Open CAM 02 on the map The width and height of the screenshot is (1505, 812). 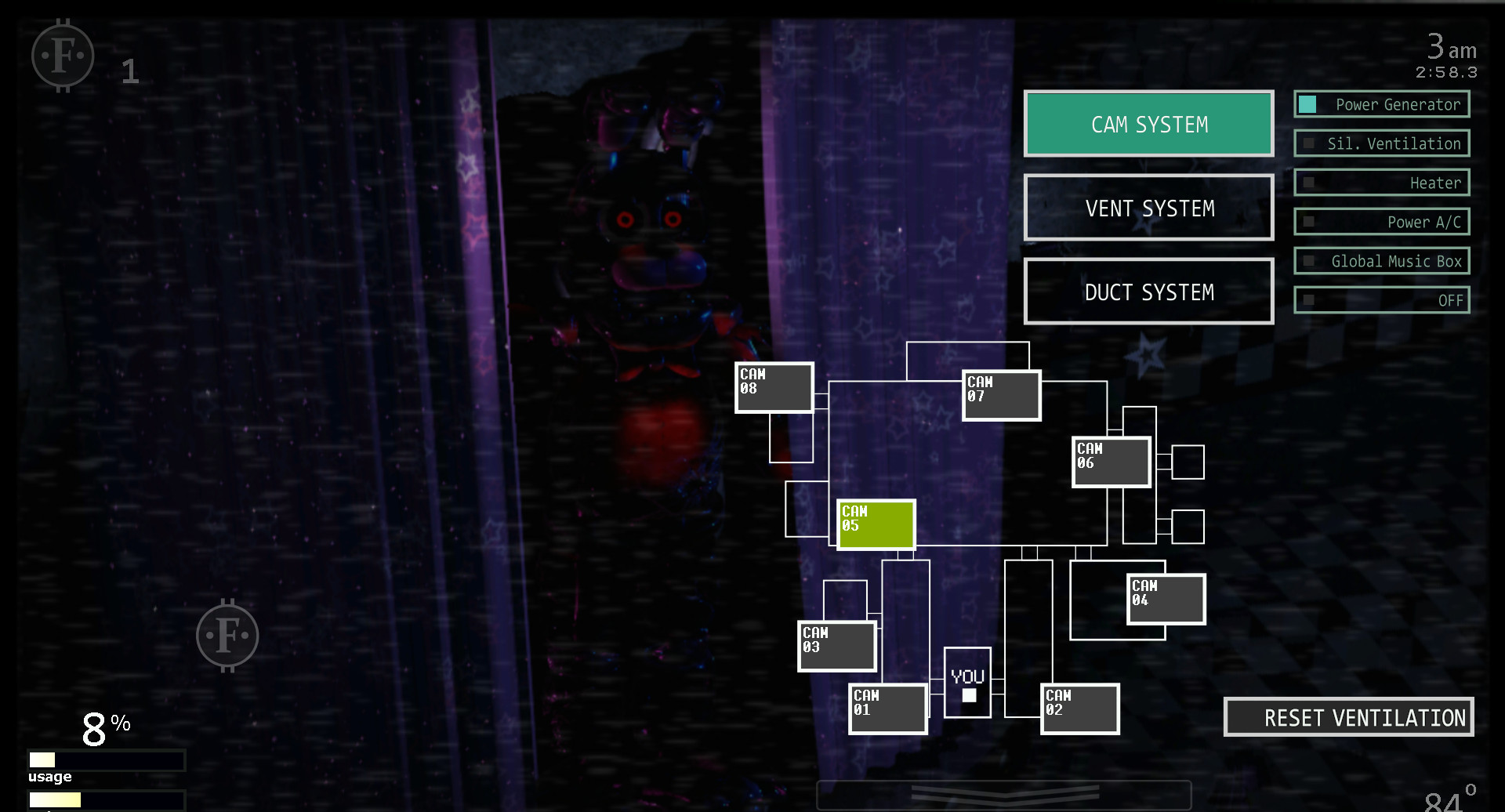[1079, 709]
